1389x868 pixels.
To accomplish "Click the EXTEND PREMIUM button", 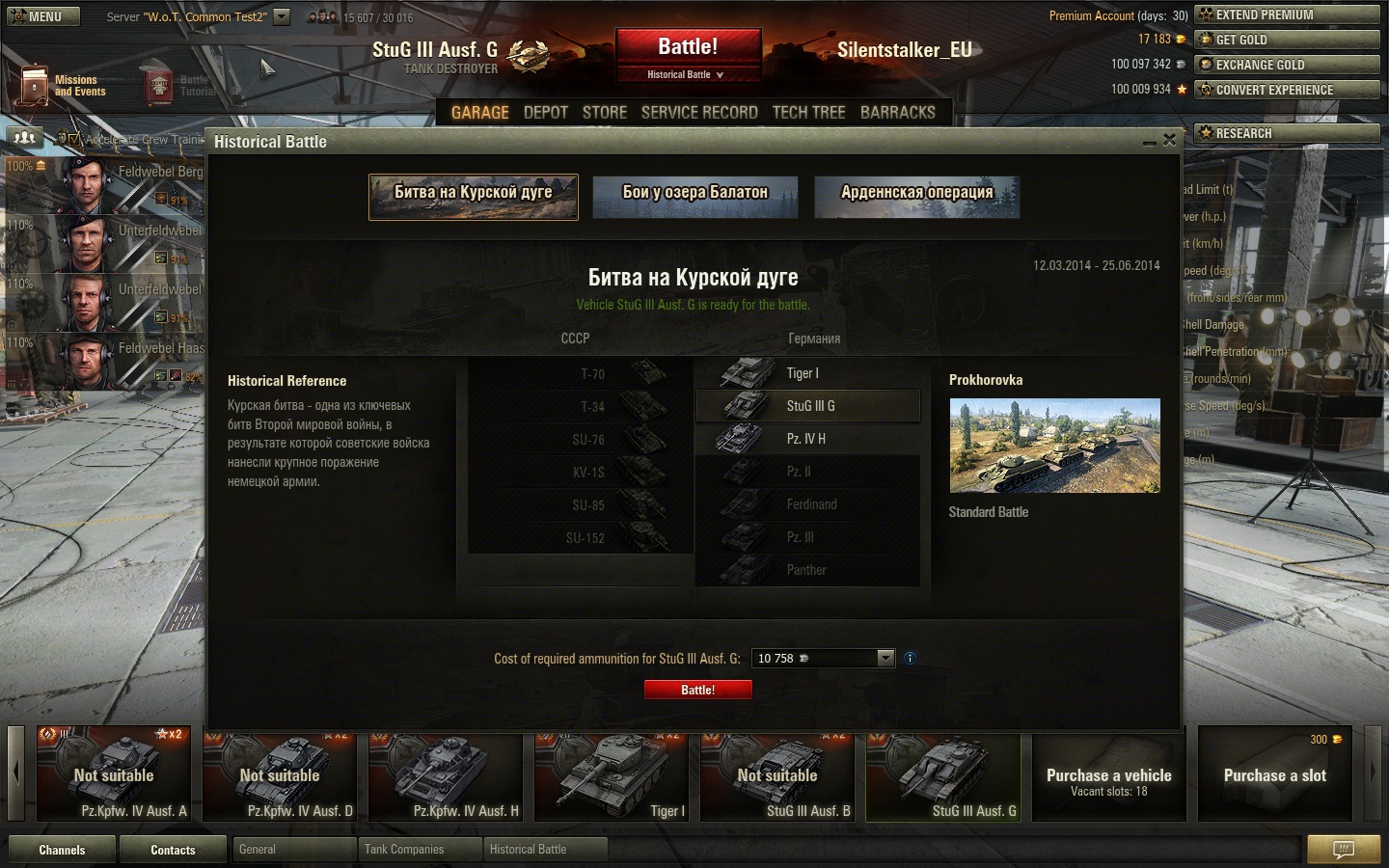I will (1287, 14).
